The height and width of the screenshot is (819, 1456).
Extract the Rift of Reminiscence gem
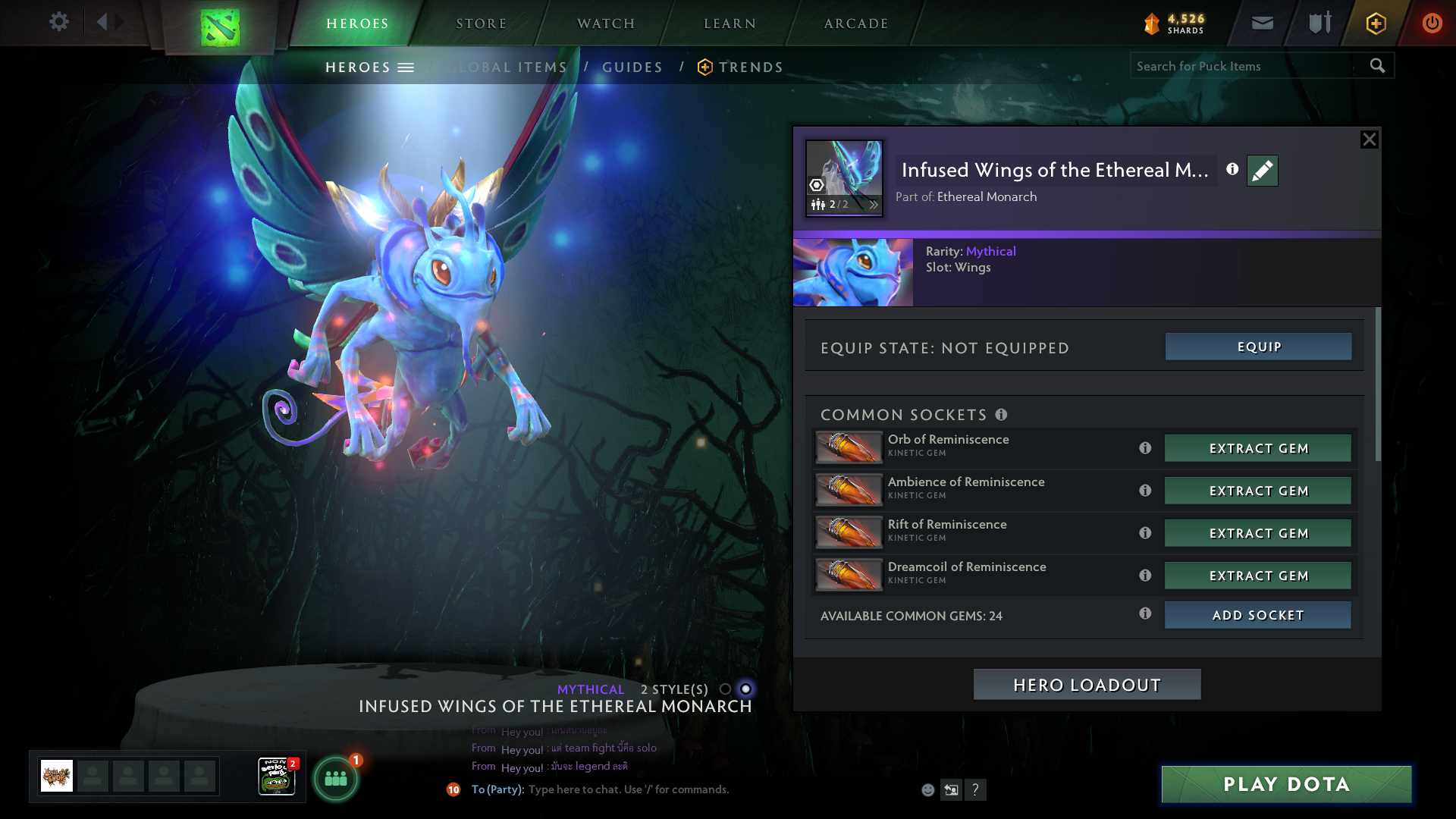tap(1258, 533)
